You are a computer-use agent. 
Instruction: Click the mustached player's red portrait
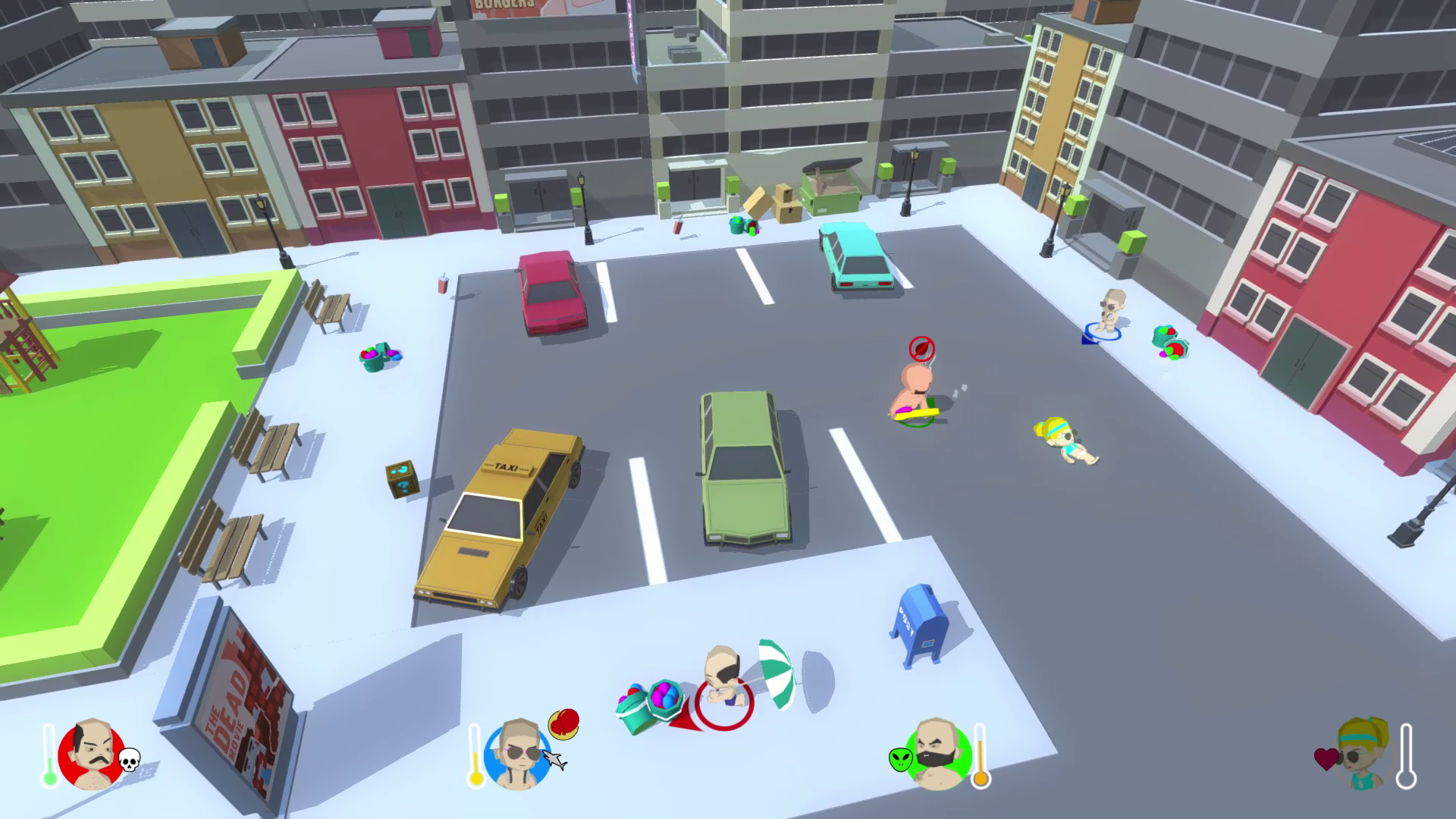pos(90,755)
